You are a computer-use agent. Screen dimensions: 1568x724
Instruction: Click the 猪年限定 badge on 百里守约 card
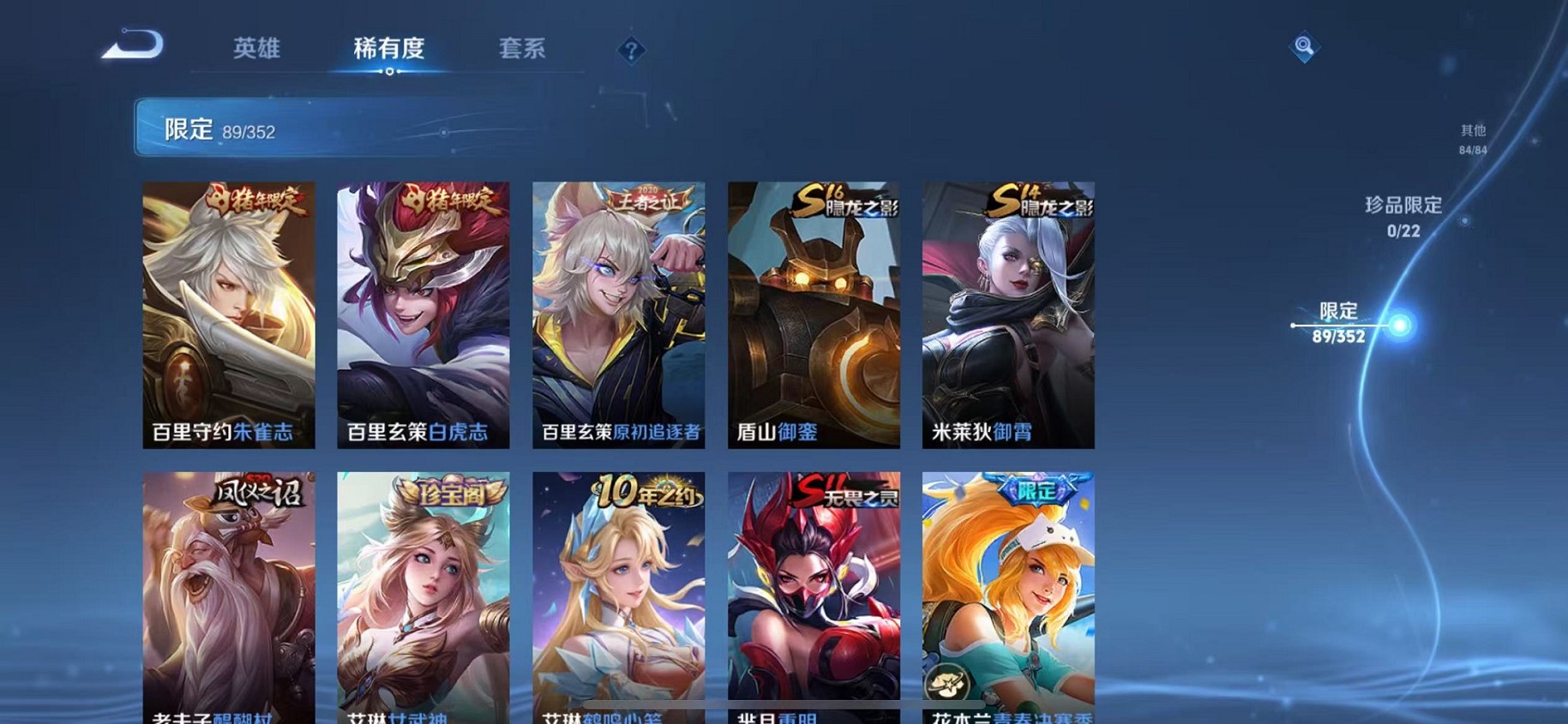click(255, 199)
